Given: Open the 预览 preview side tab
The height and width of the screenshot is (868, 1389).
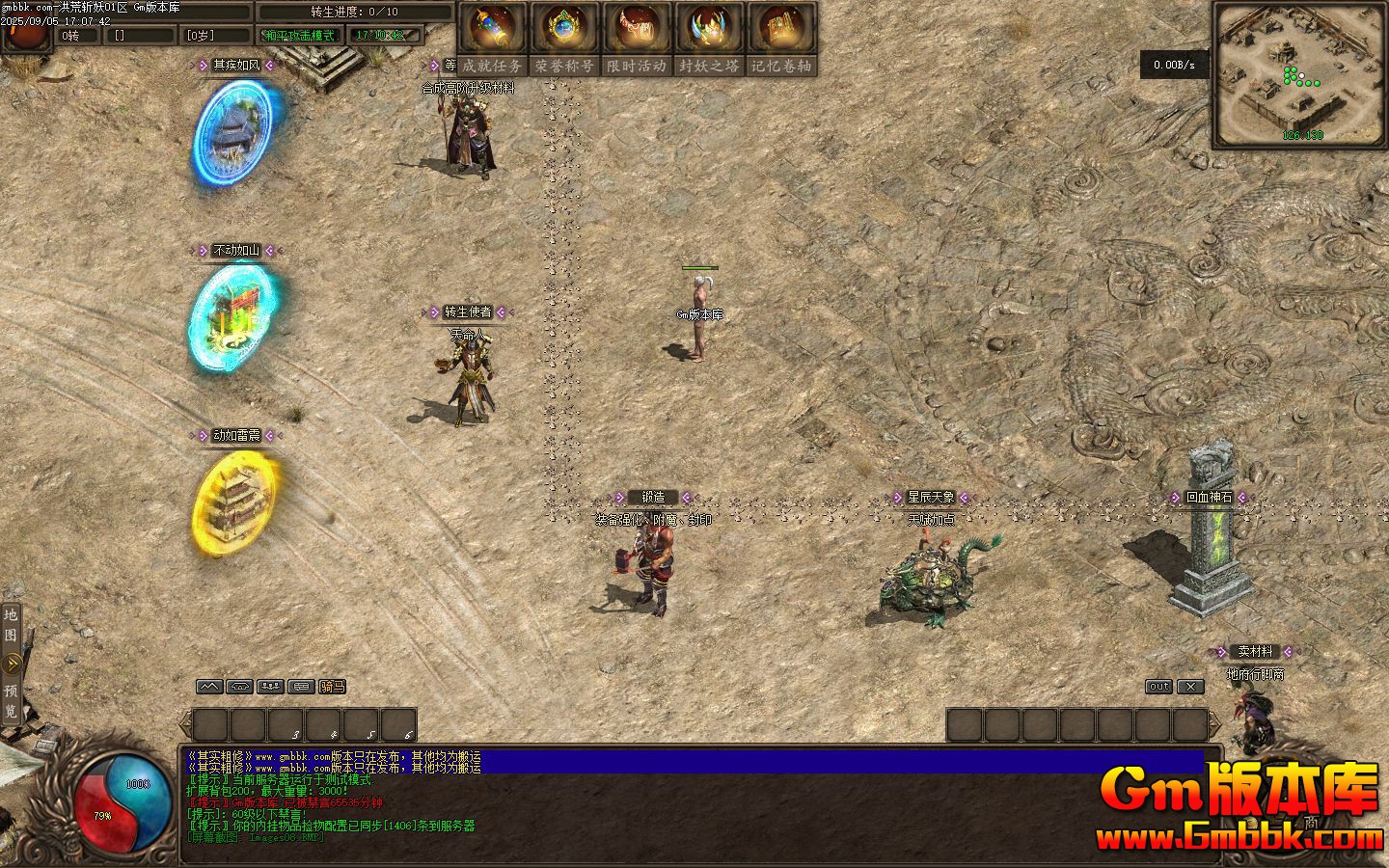Looking at the screenshot, I should click(x=11, y=700).
